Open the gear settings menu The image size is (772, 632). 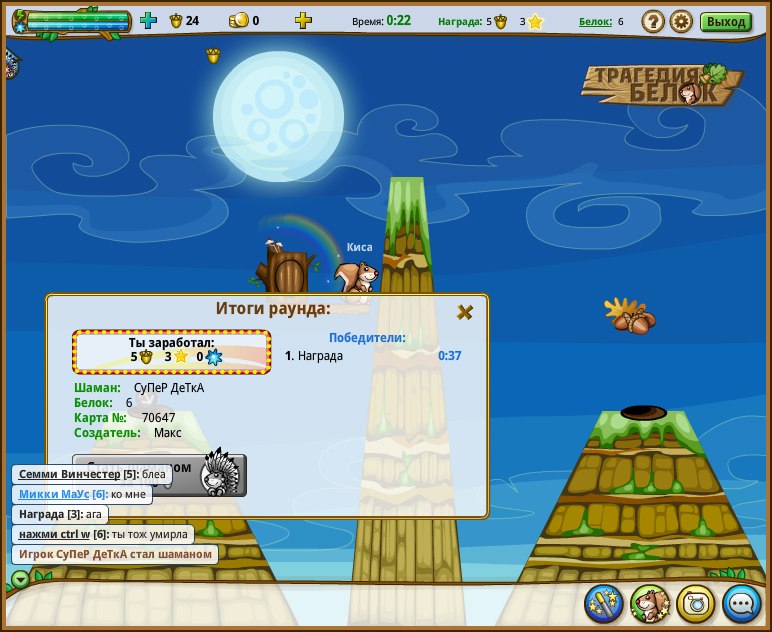tap(681, 21)
